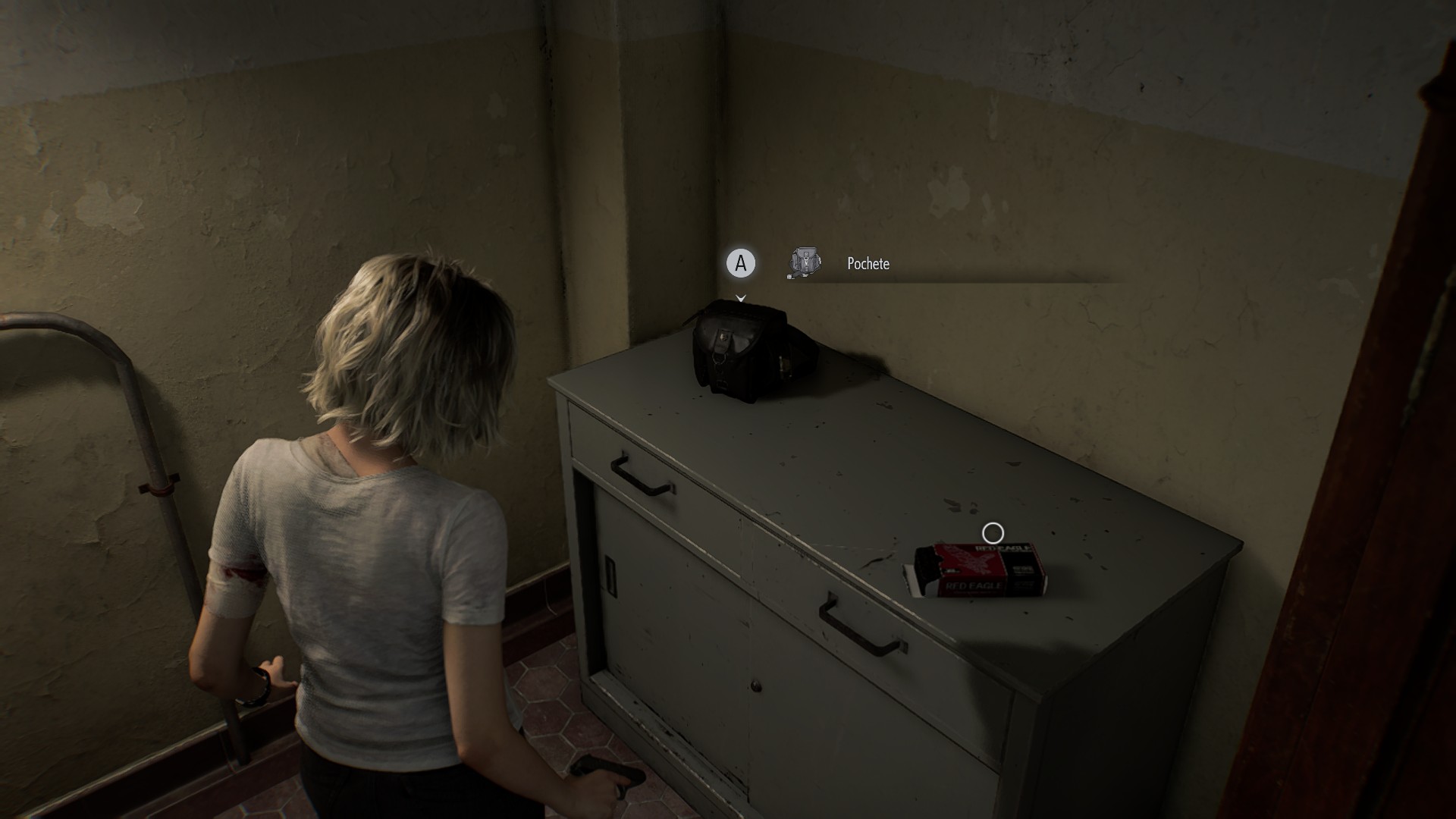
Task: Select the Pochete item pickup label
Action: point(868,264)
